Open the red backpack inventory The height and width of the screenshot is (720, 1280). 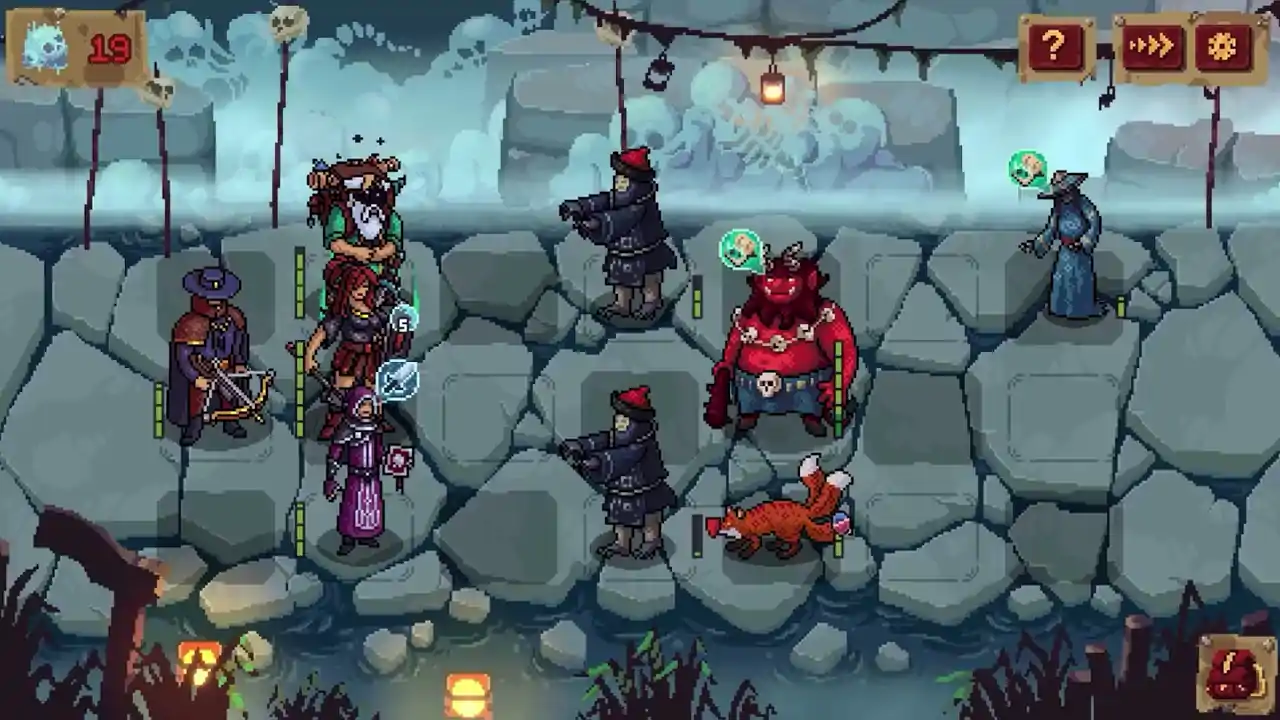1232,672
